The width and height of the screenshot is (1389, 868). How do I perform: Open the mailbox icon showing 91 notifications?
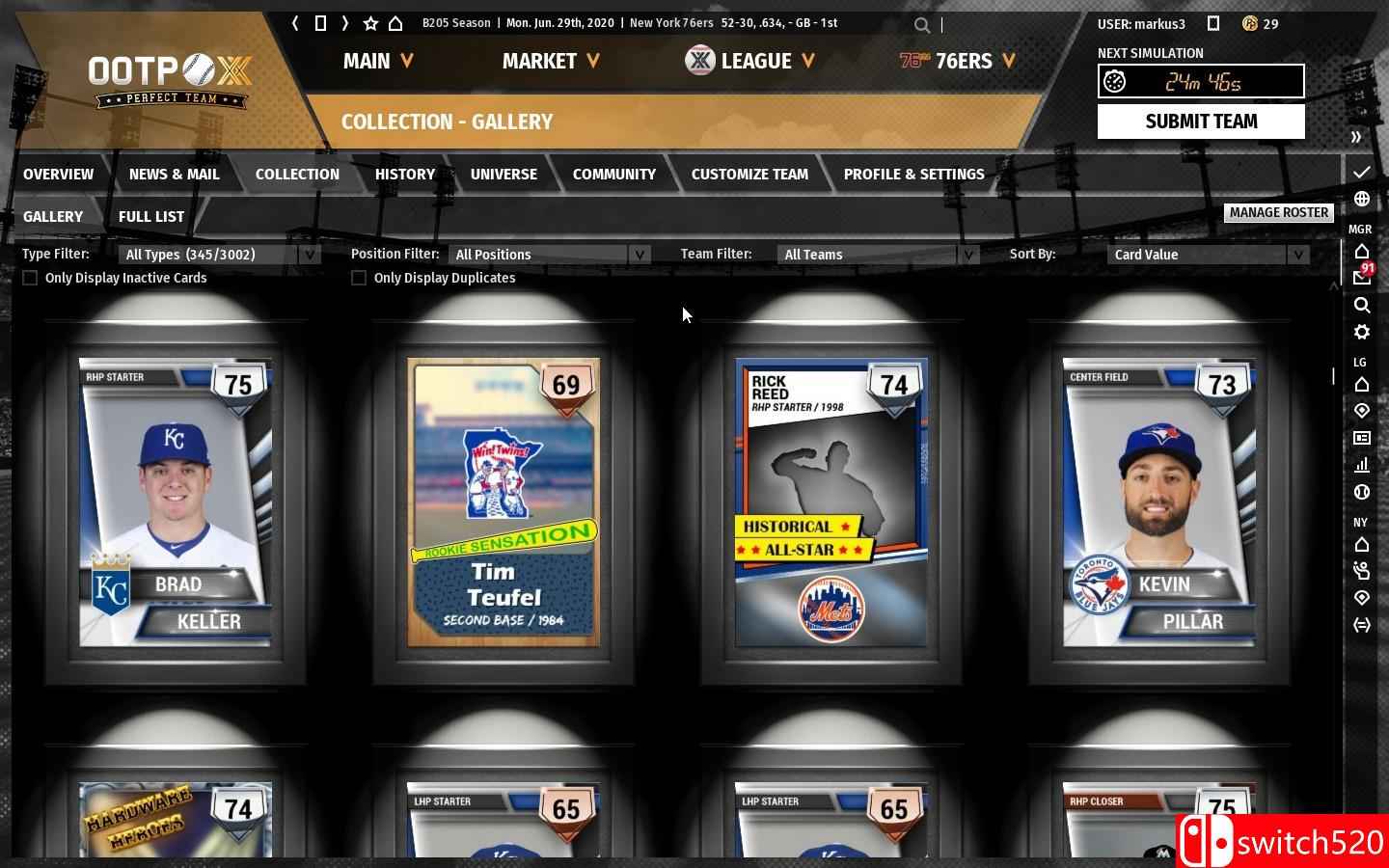(x=1362, y=275)
